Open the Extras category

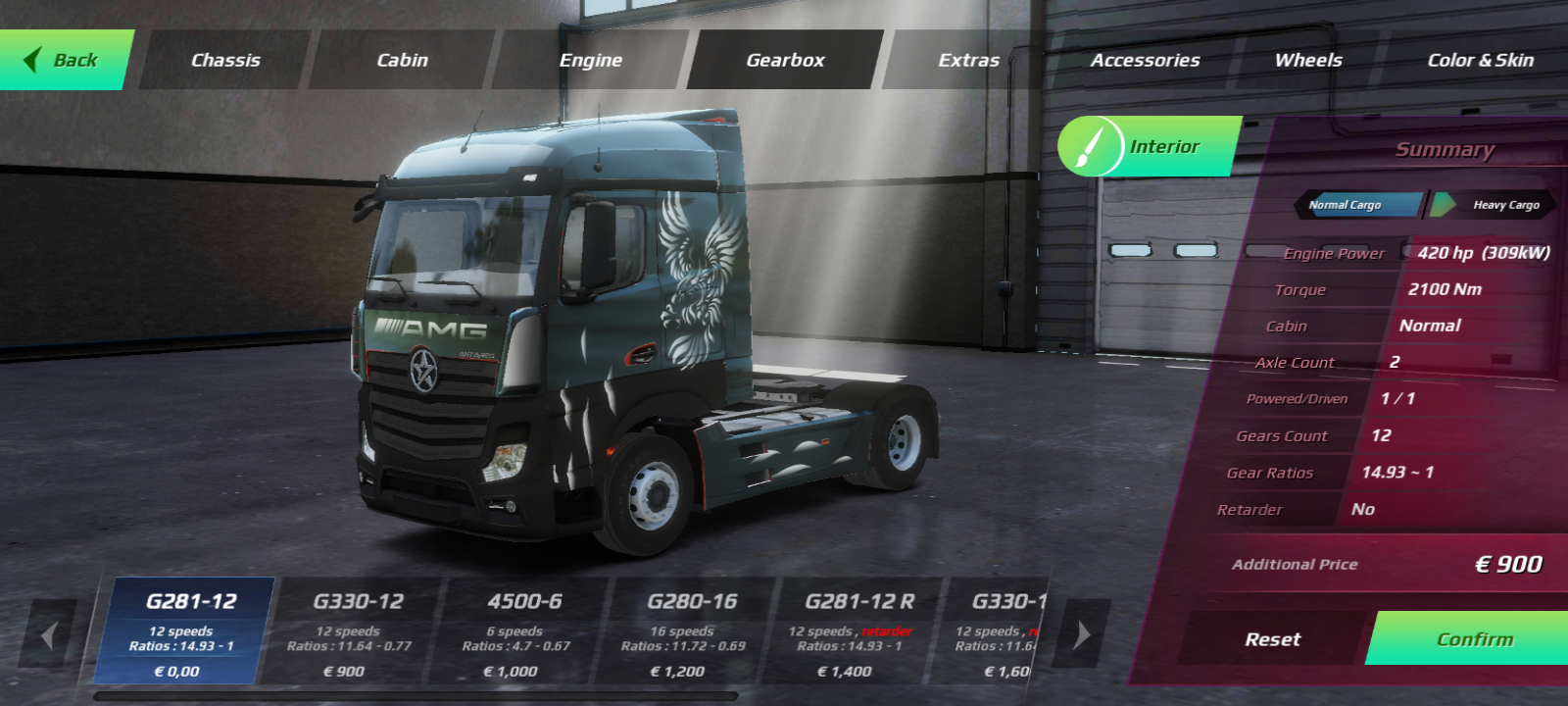[x=968, y=60]
